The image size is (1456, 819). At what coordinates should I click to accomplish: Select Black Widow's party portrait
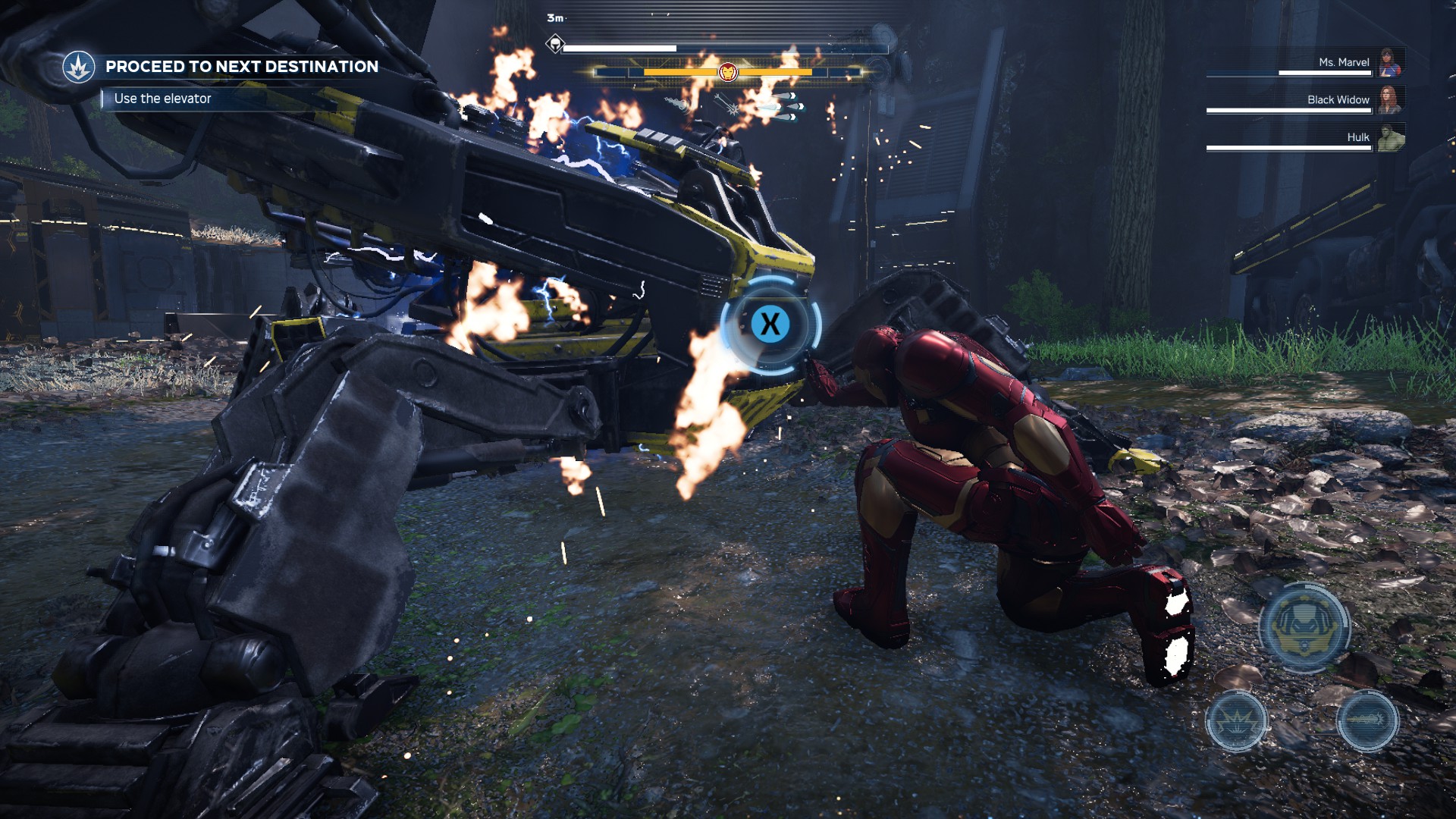tap(1390, 99)
